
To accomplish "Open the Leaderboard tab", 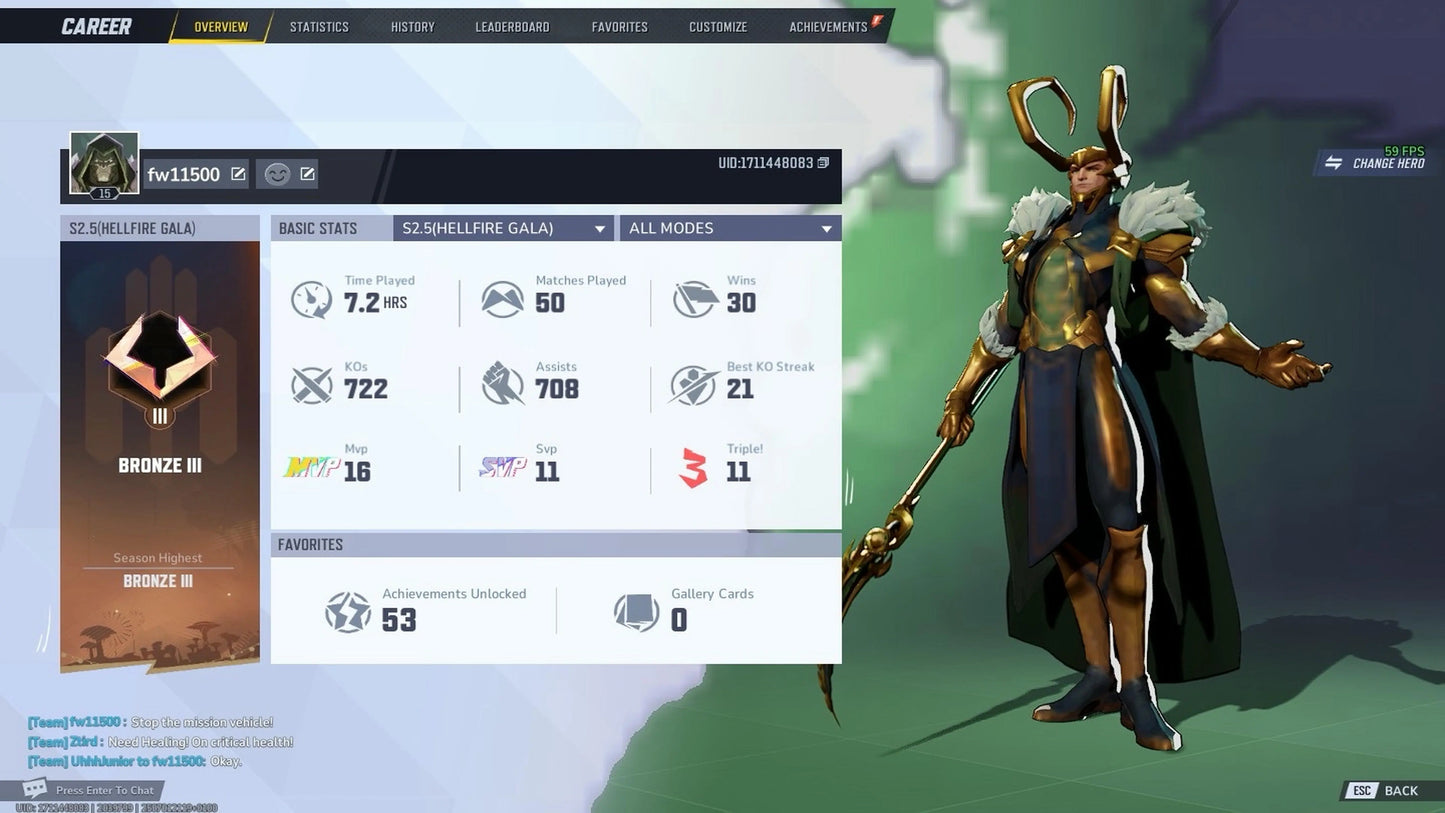I will click(x=512, y=27).
